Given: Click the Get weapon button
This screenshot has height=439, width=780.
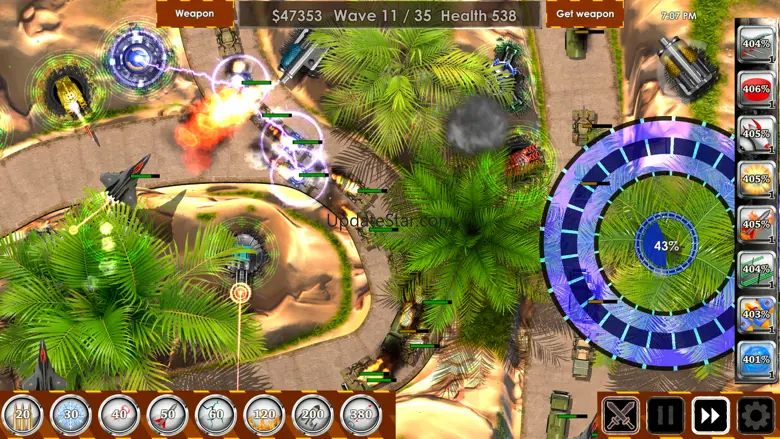Looking at the screenshot, I should [585, 14].
